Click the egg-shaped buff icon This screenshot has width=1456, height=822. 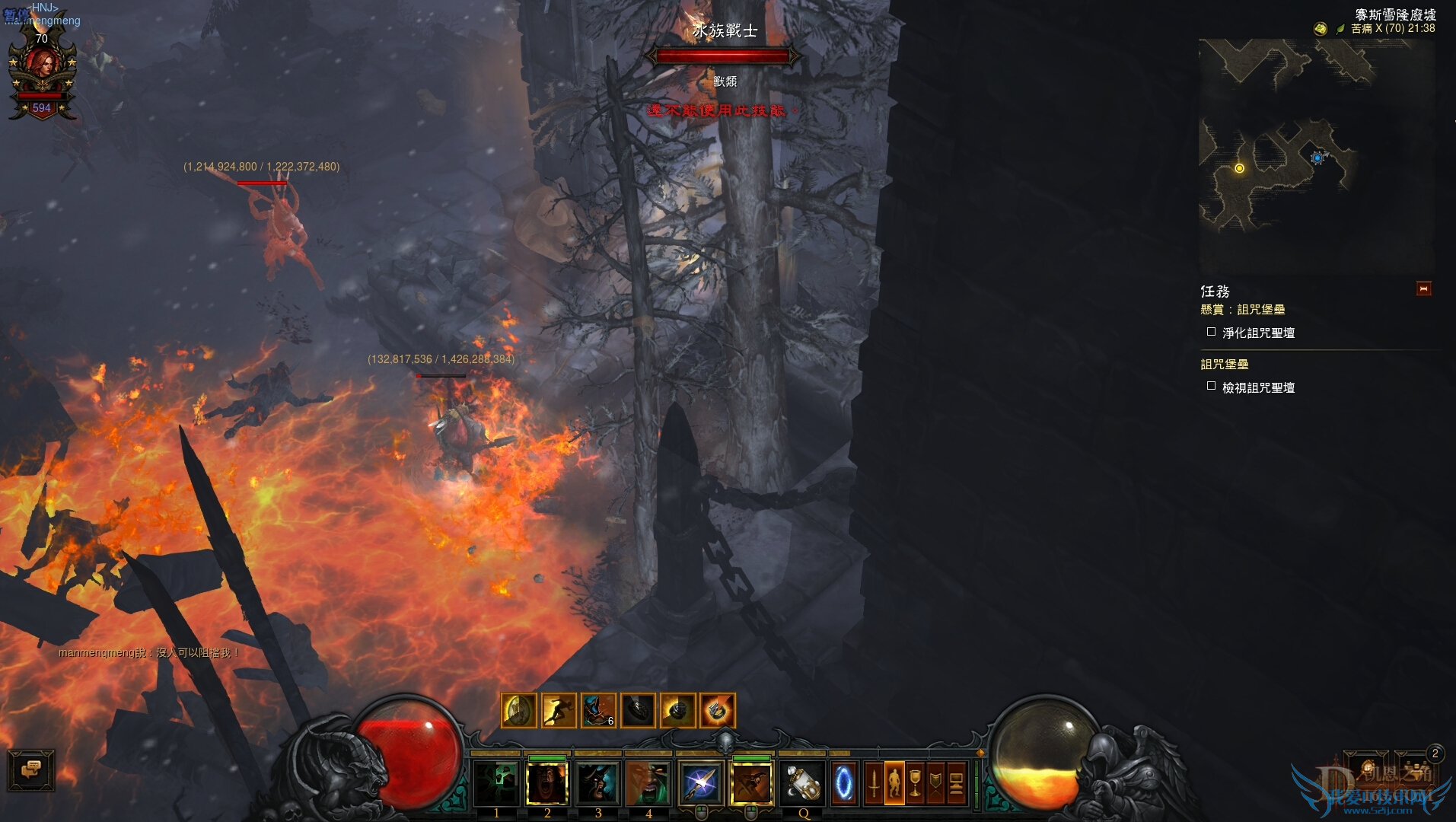tap(518, 711)
